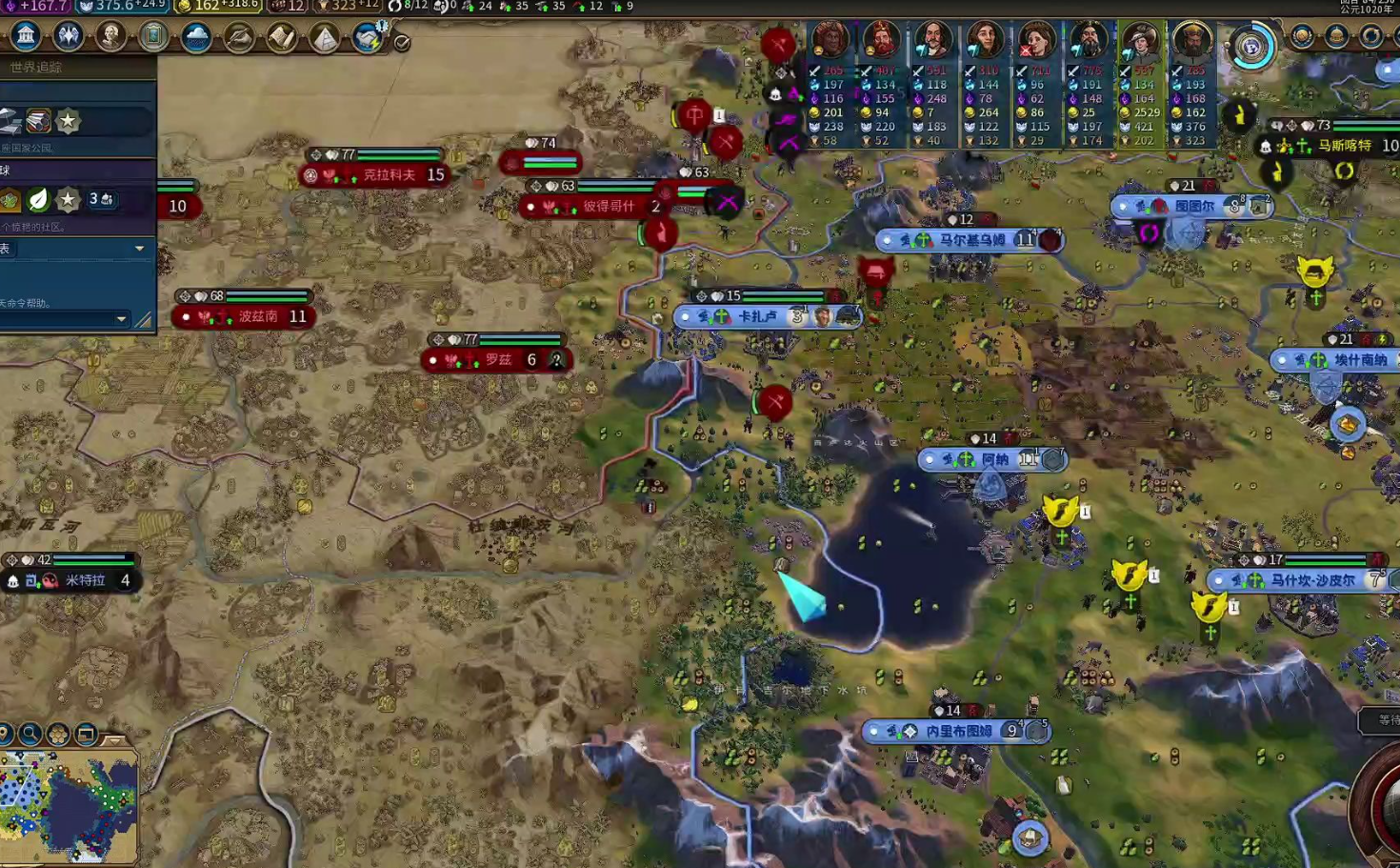Open the Great Works painting icon

pos(153,36)
